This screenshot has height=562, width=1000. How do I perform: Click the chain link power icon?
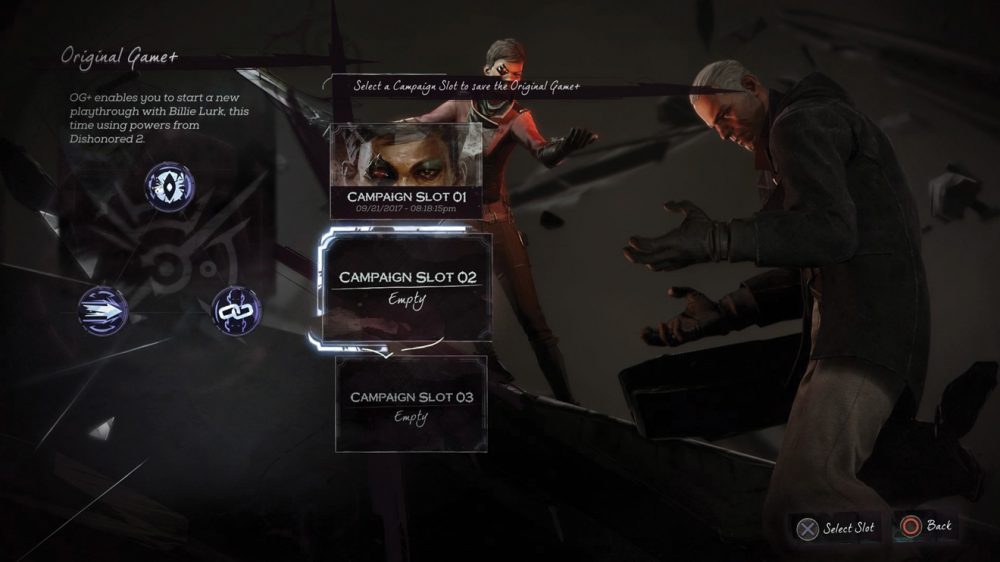pyautogui.click(x=236, y=310)
